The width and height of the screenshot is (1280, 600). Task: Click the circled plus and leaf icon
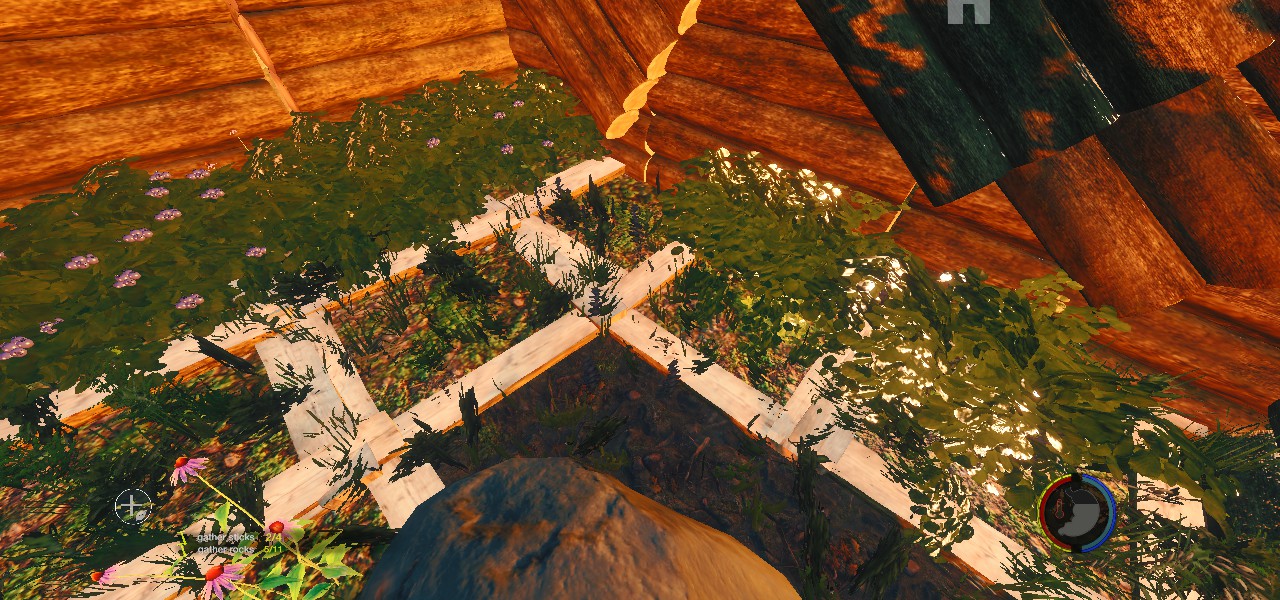click(131, 506)
